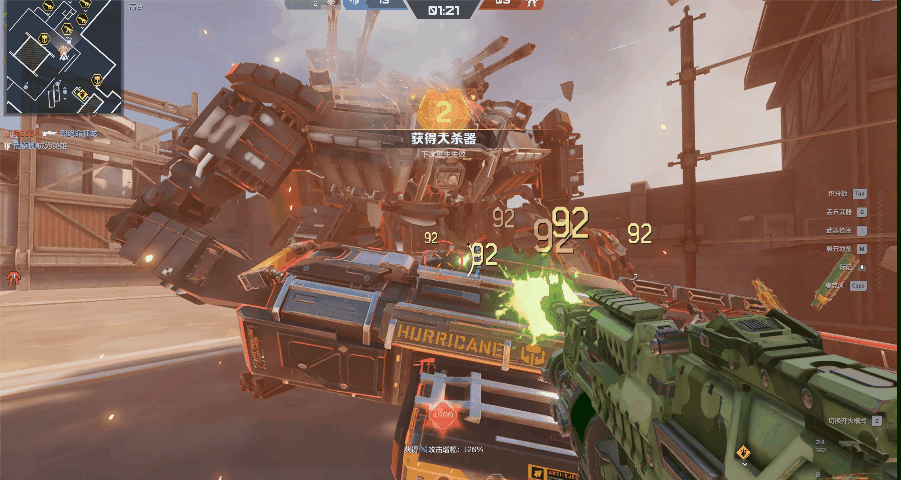Click the kill feed entry with the rifle icon
This screenshot has width=901, height=480.
pyautogui.click(x=50, y=133)
